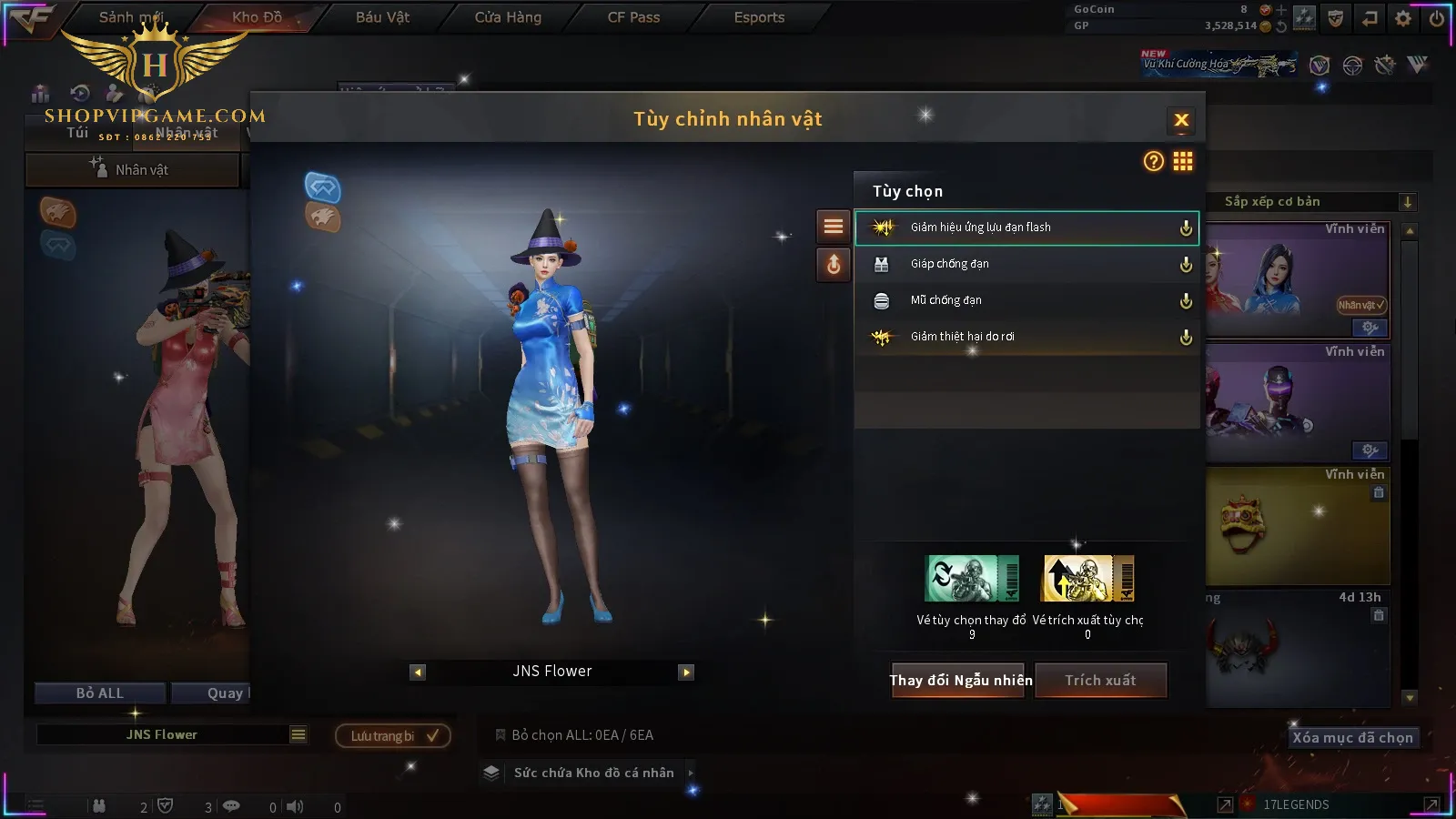This screenshot has width=1456, height=819.
Task: Switch to the CF Pass tab
Action: coord(633,17)
